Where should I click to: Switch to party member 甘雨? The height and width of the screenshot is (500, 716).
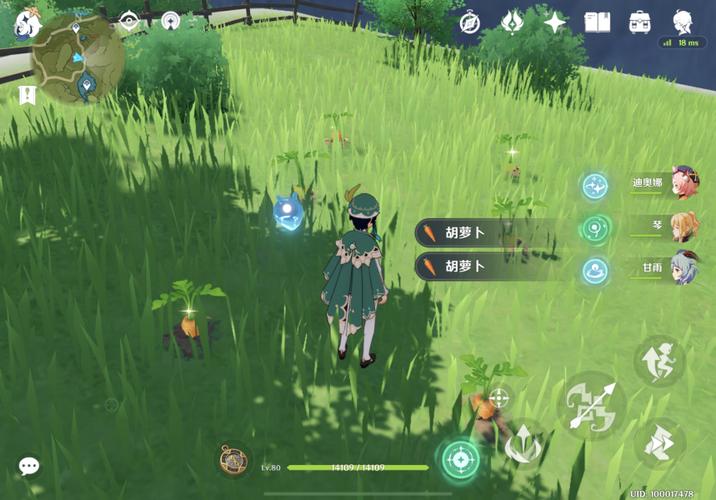(684, 269)
